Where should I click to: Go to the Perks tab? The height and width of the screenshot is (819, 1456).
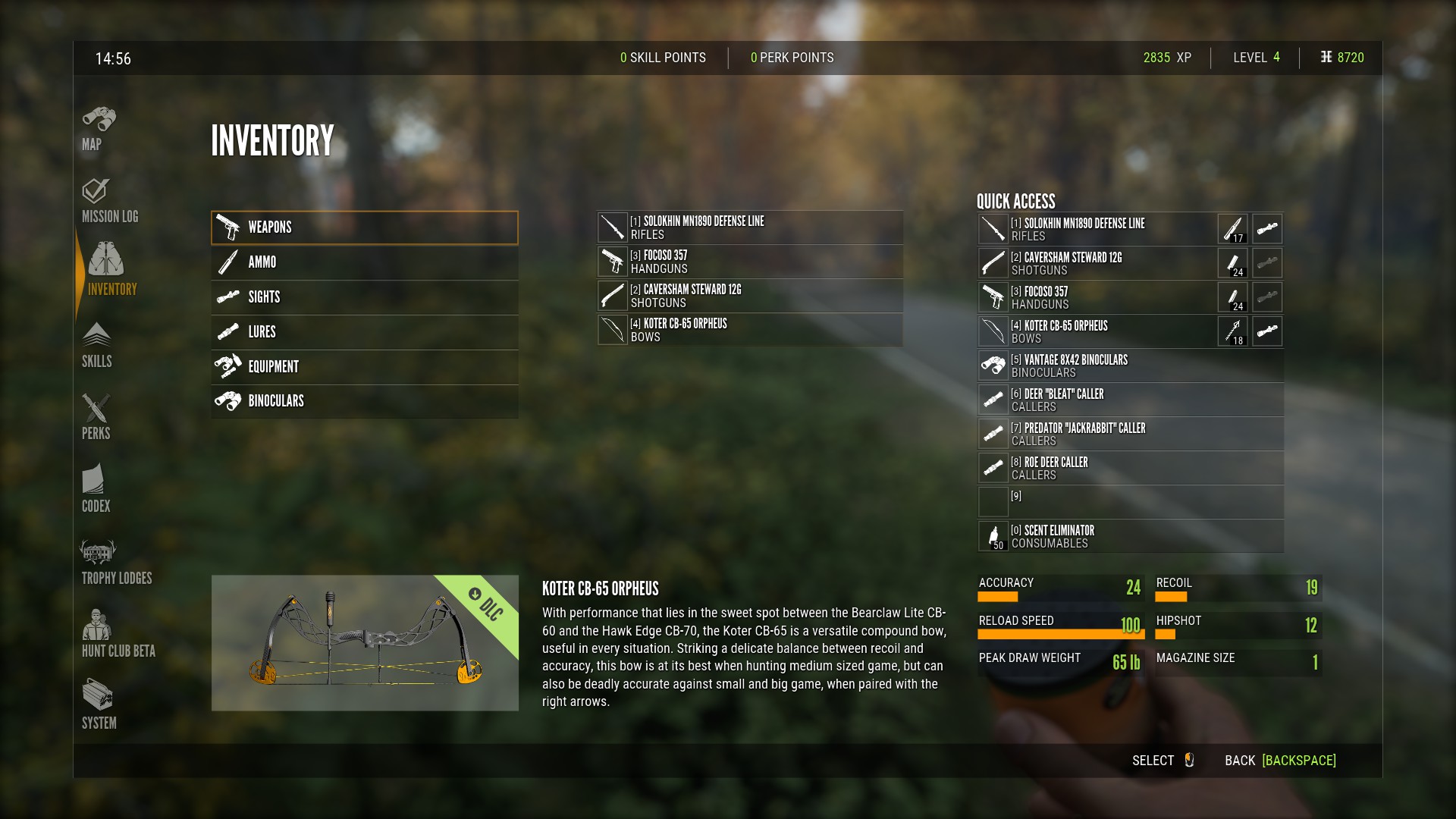[96, 418]
